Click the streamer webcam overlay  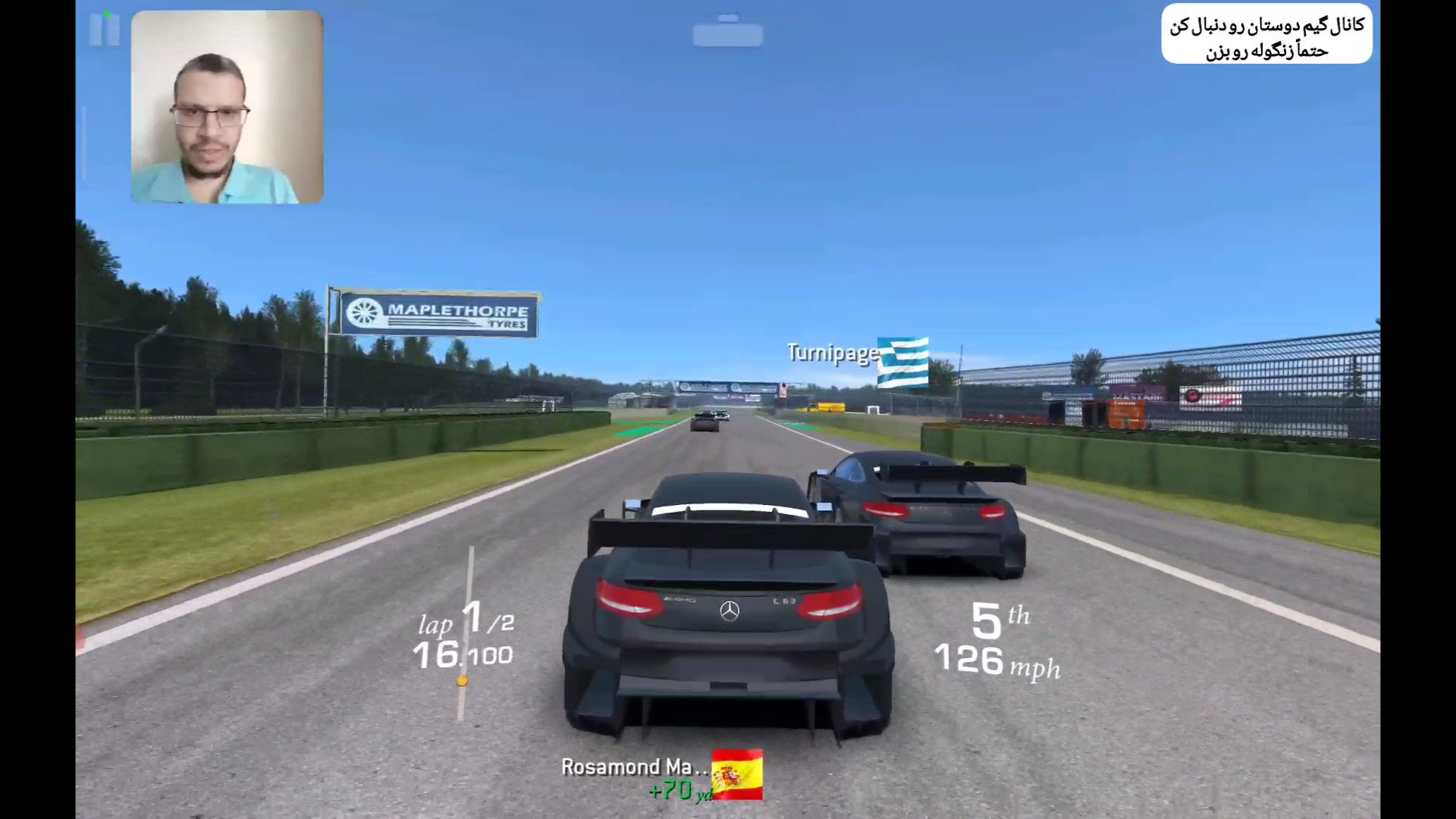[x=227, y=107]
